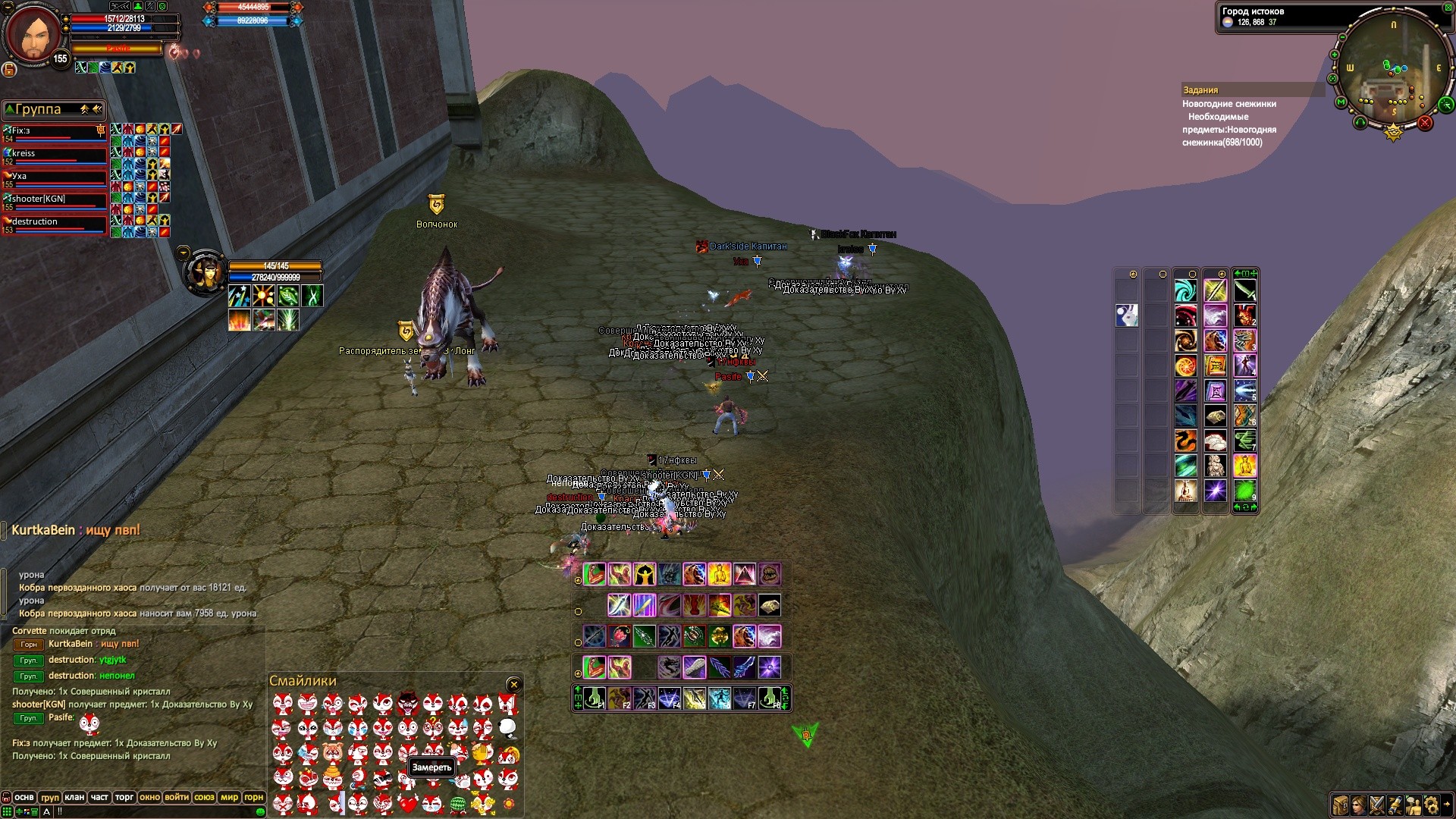Screen dimensions: 1456x819
Task: Open the клан chat channel tab
Action: [74, 797]
